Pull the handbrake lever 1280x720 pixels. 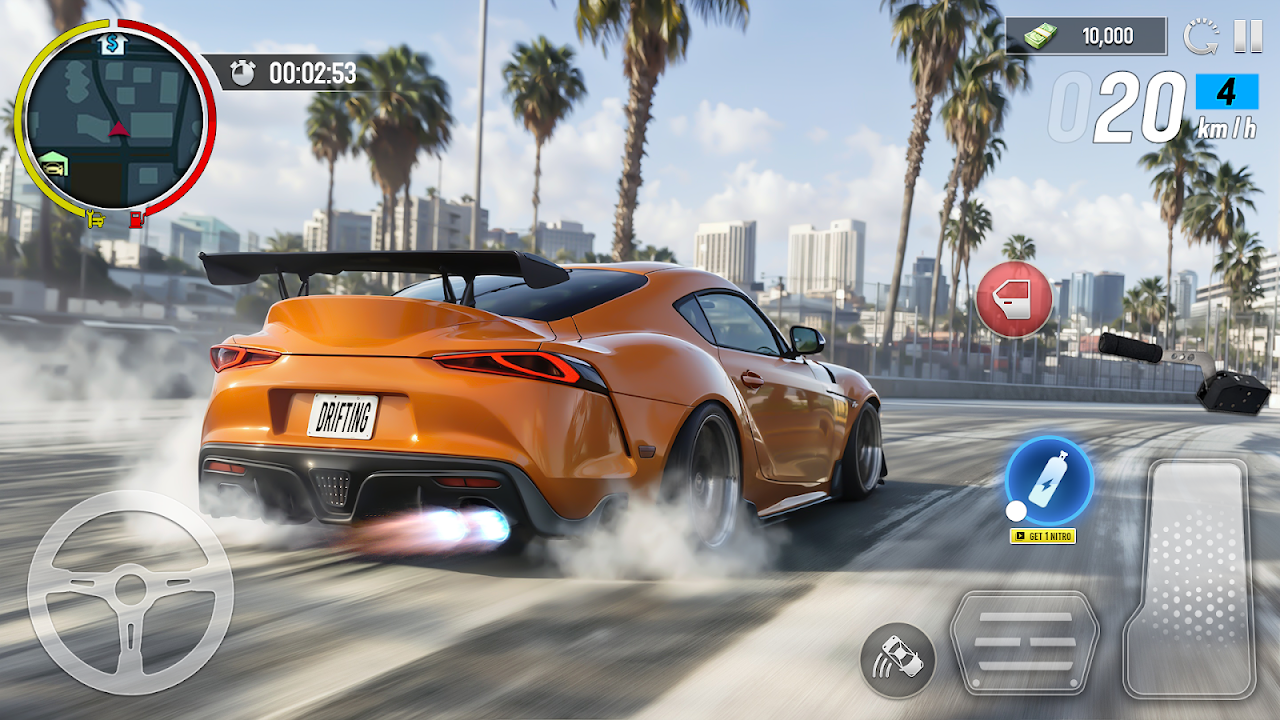coord(1185,370)
